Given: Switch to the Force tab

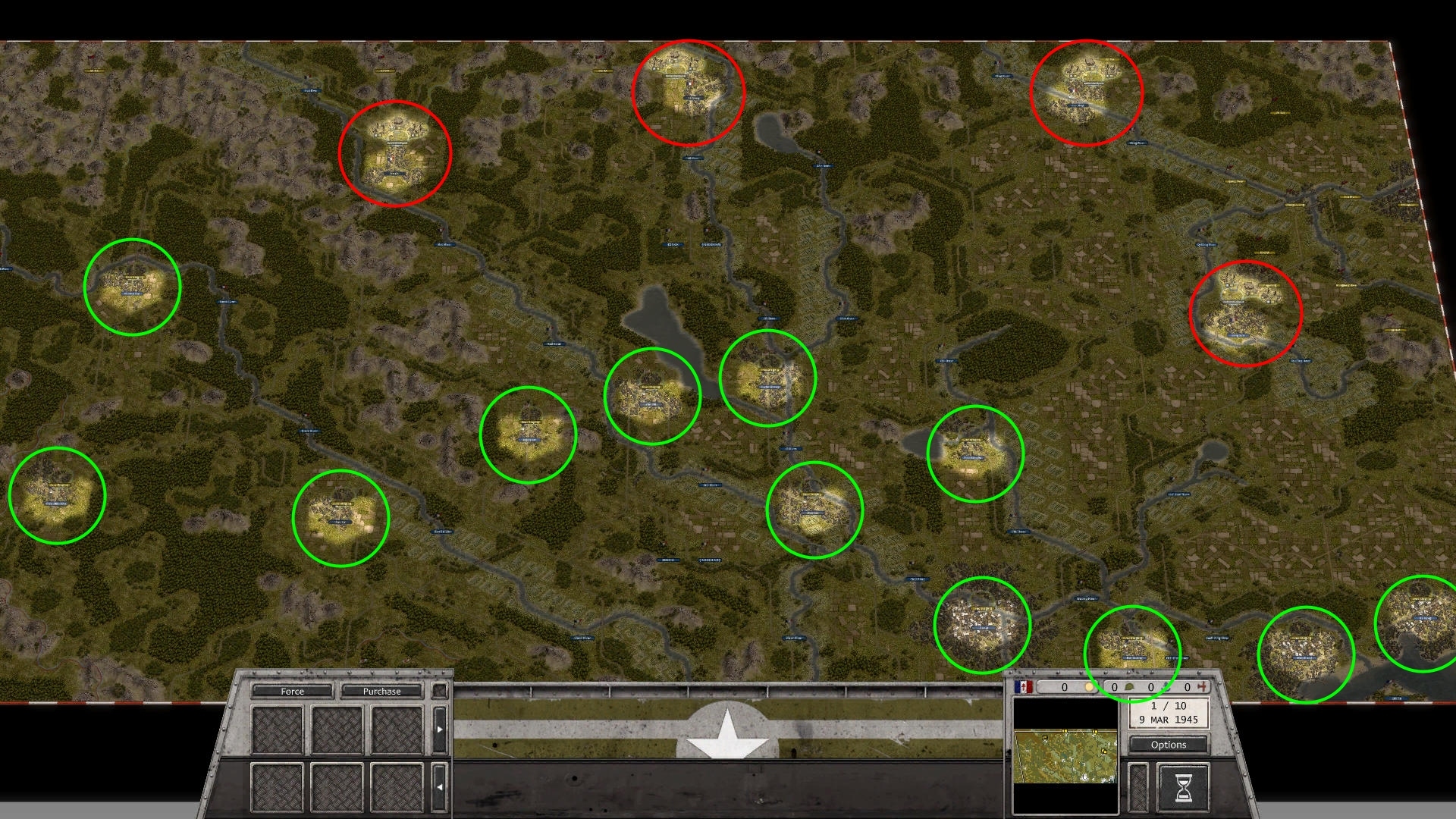Looking at the screenshot, I should pyautogui.click(x=292, y=692).
